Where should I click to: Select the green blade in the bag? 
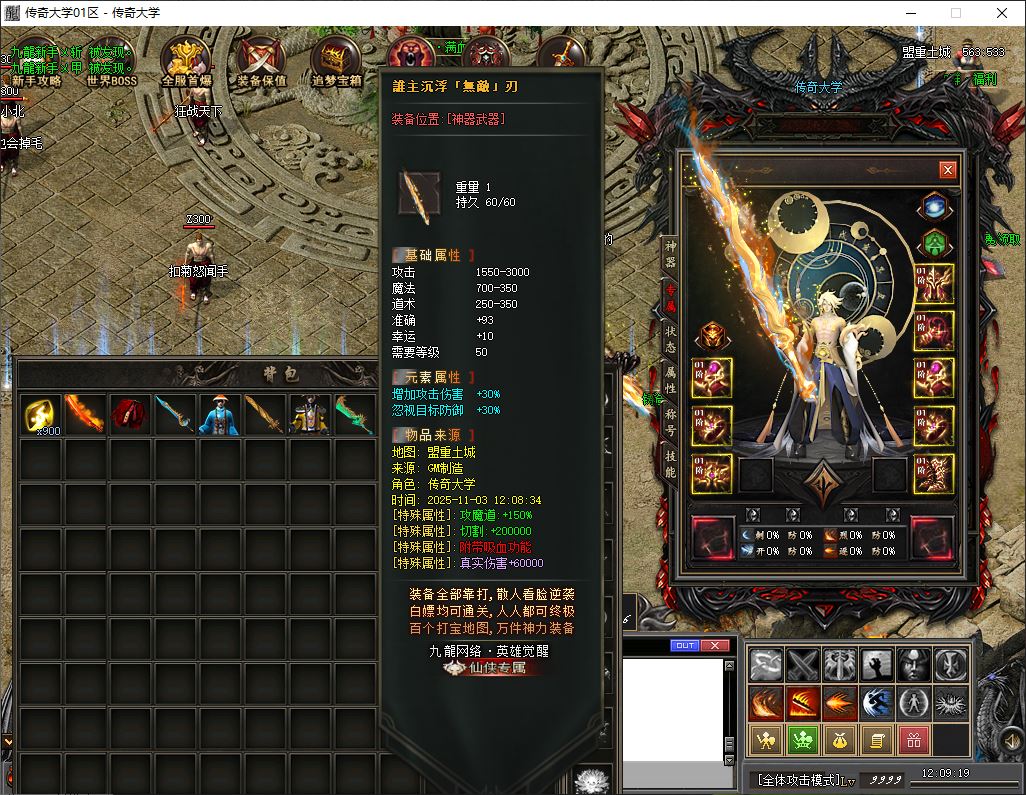coord(355,414)
